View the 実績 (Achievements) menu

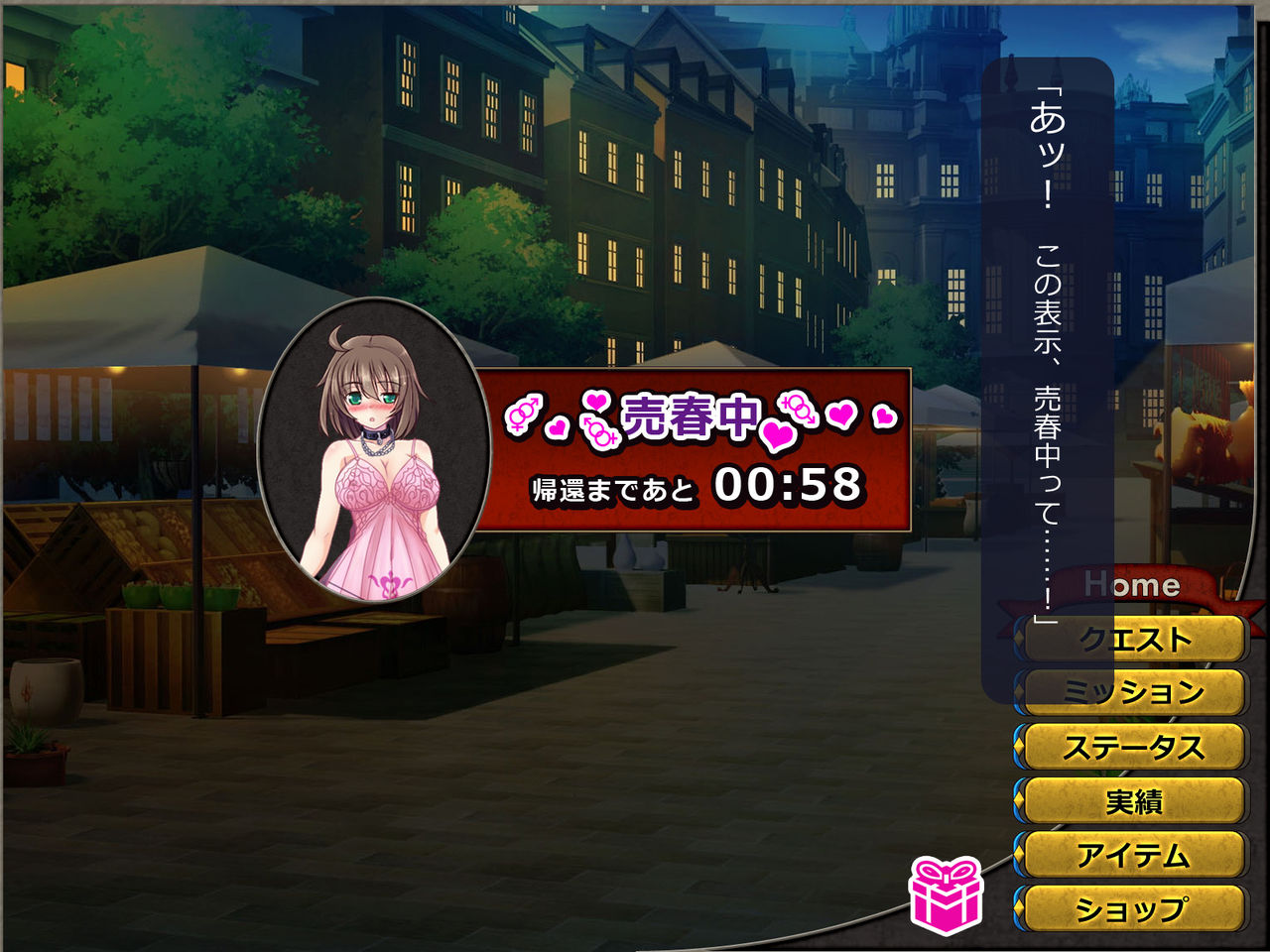pos(1134,800)
